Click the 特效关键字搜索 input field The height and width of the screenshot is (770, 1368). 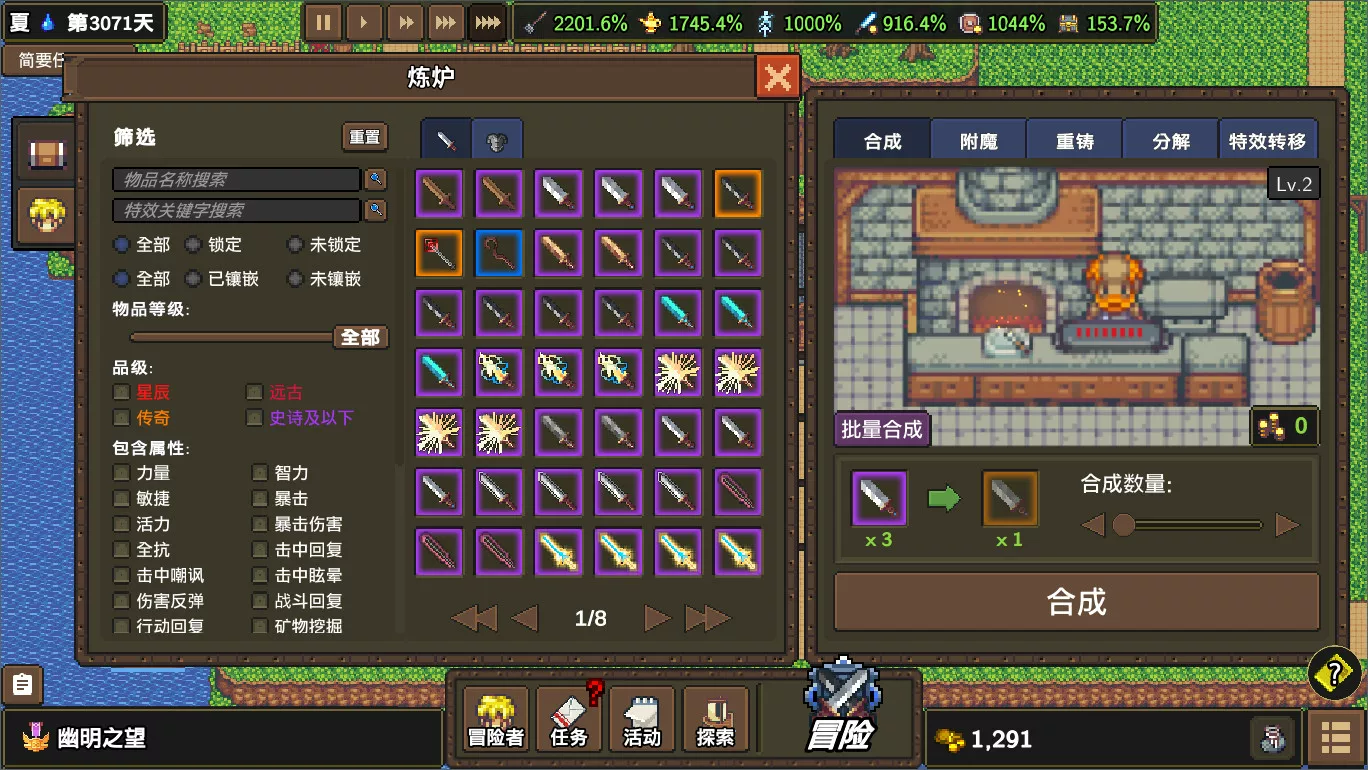point(235,210)
